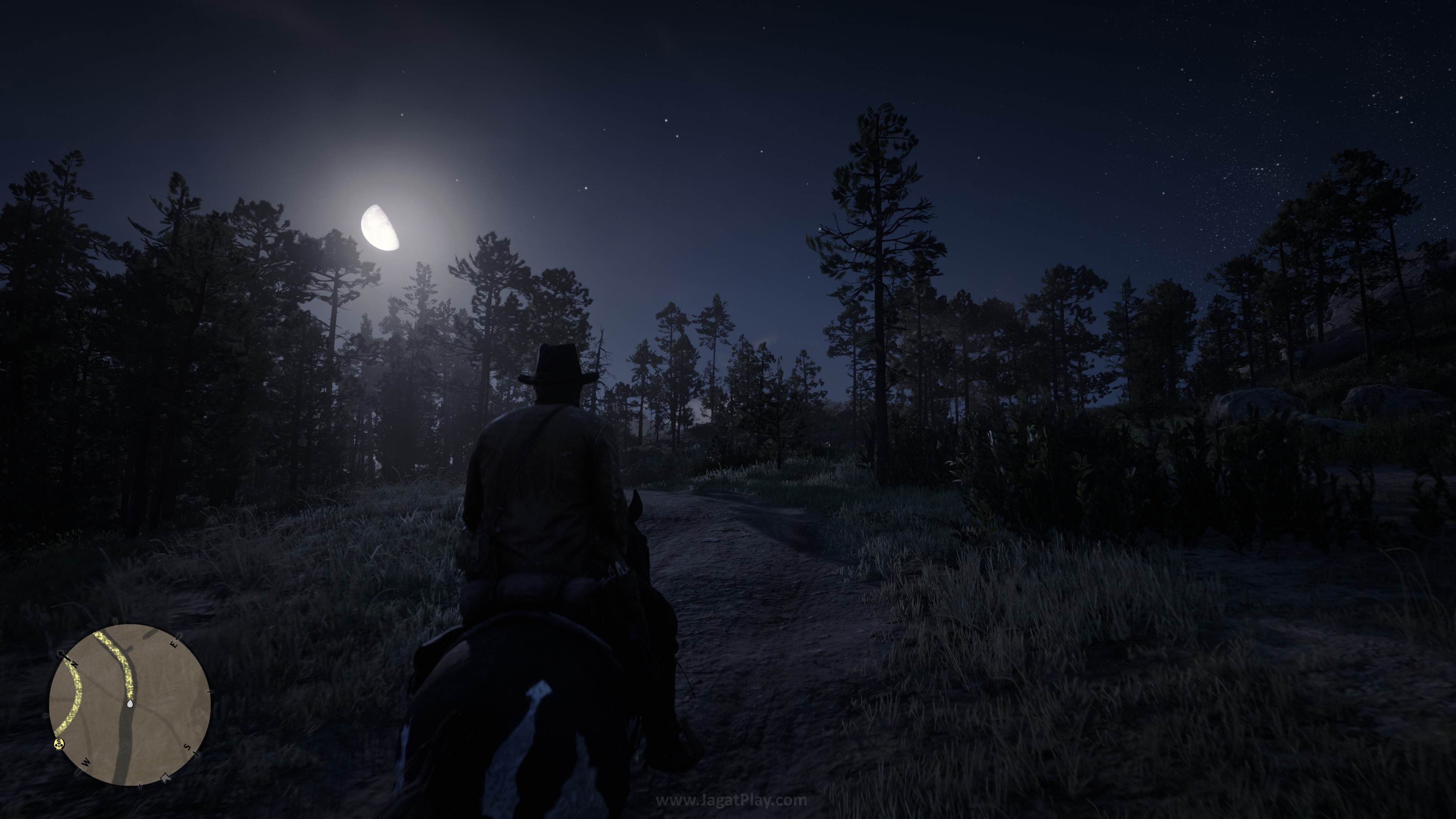Click the north arrow on the minimap compass

point(62,654)
